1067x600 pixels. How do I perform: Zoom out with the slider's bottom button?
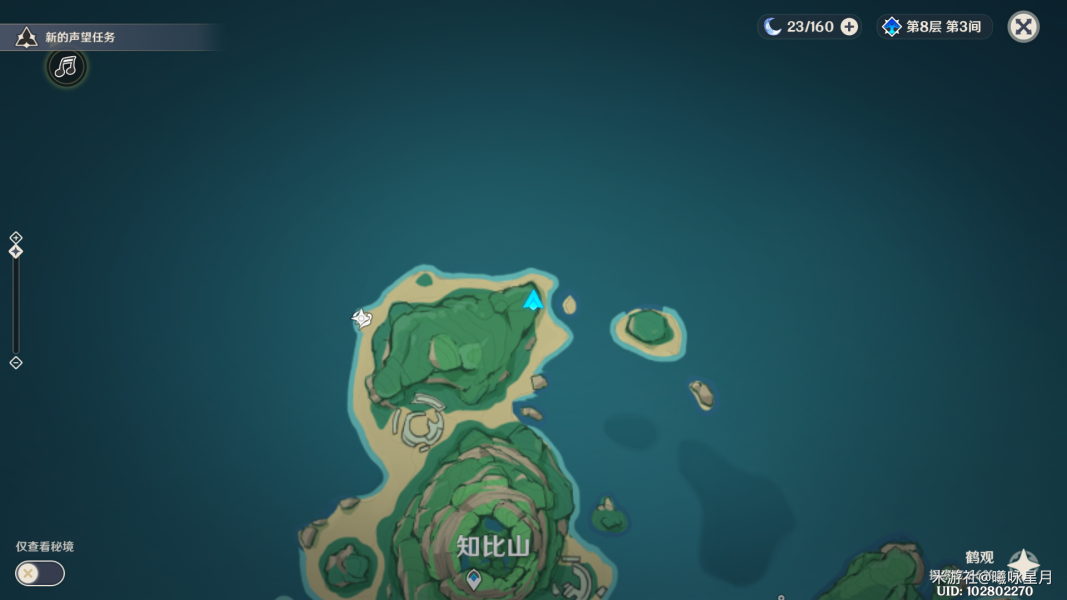tap(16, 363)
